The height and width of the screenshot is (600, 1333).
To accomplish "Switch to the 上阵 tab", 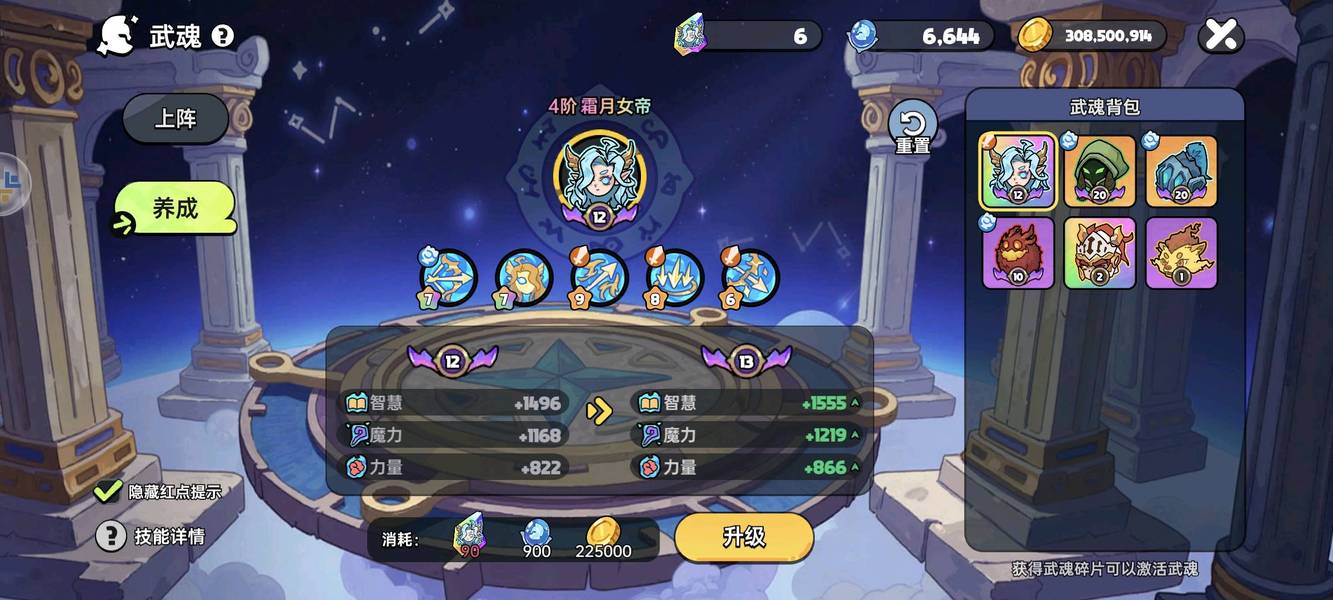I will pos(176,119).
